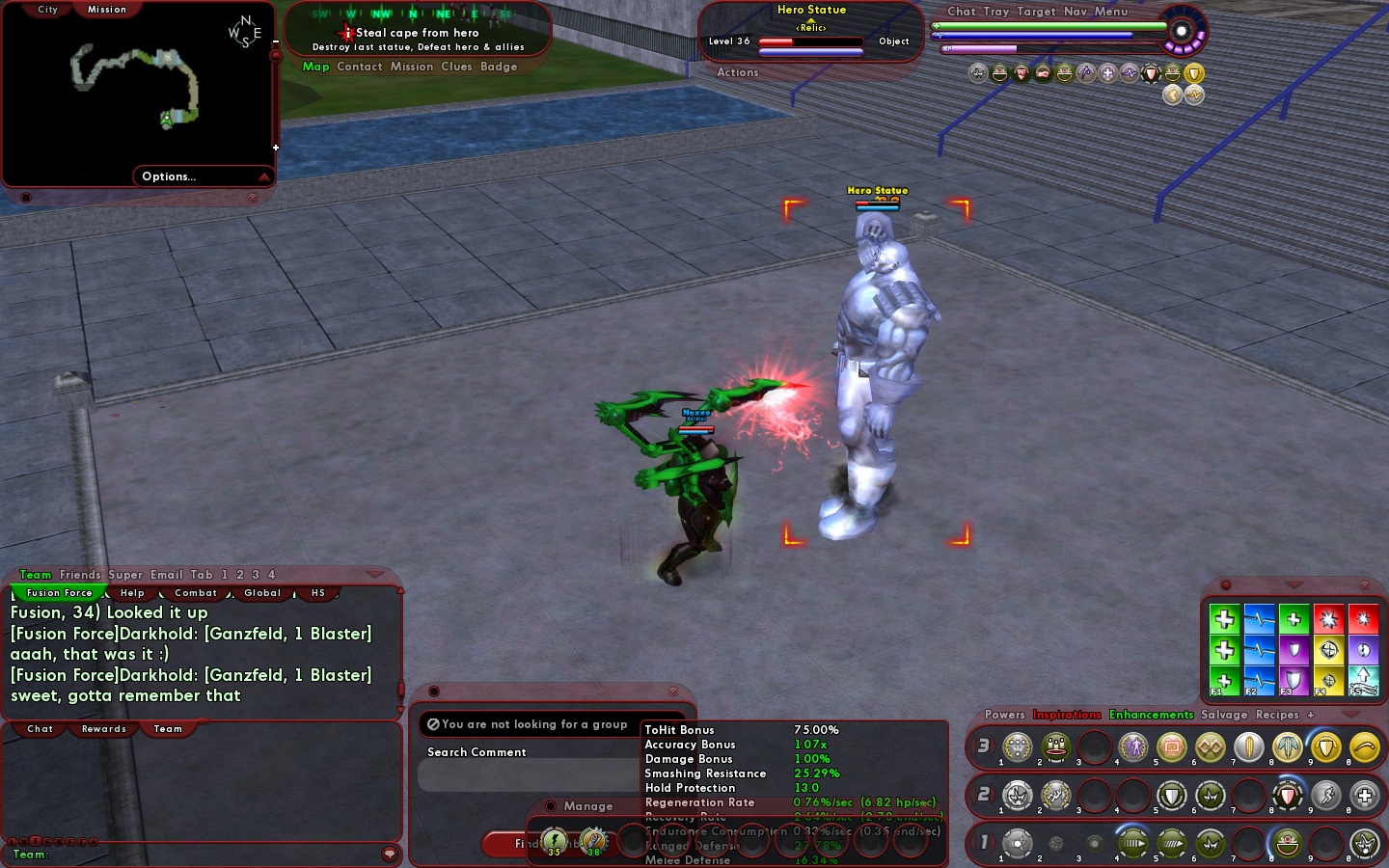Viewport: 1389px width, 868px height.
Task: Toggle the Tray window from top menu
Action: pyautogui.click(x=996, y=12)
